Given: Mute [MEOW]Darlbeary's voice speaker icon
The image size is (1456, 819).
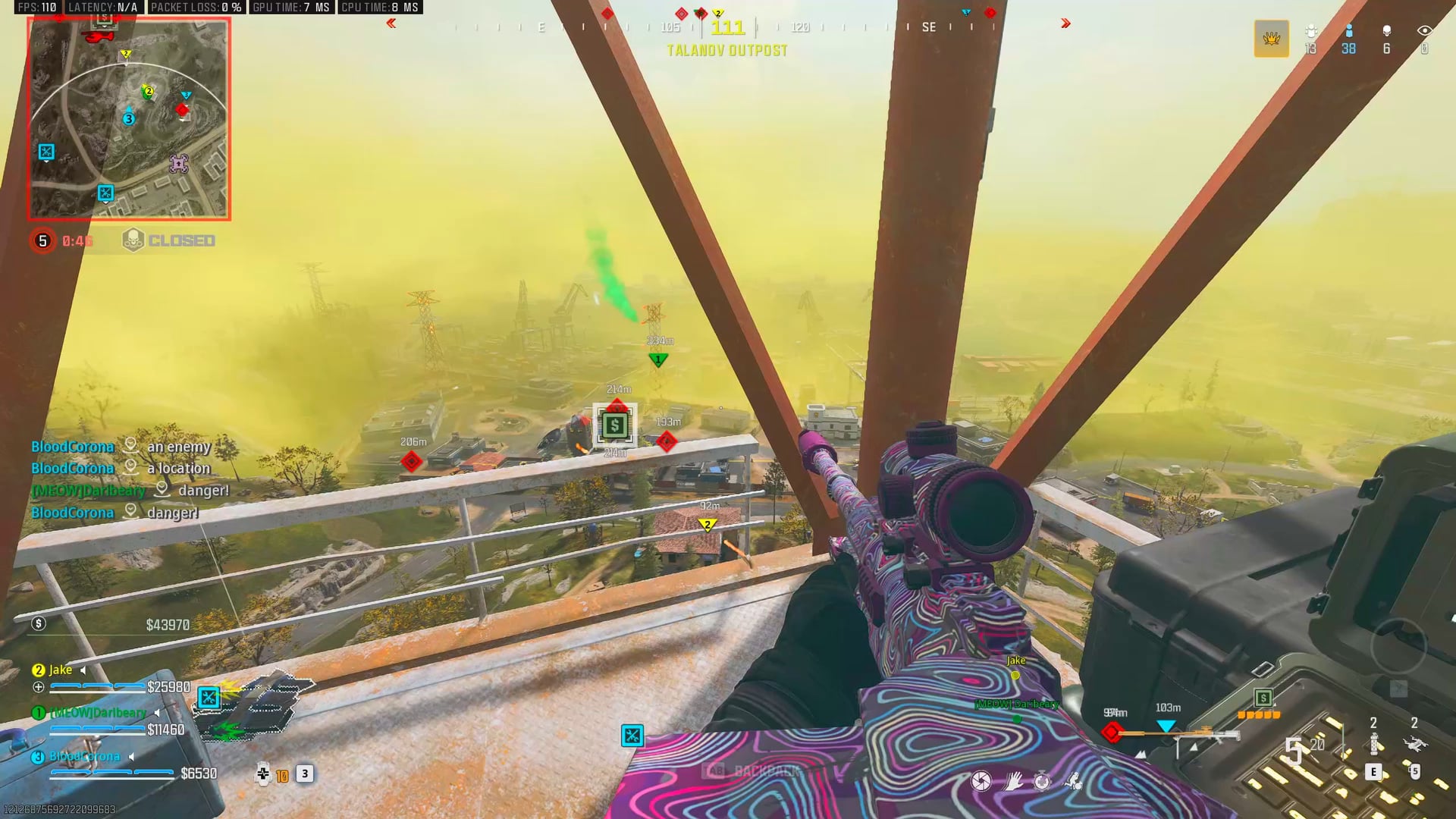Looking at the screenshot, I should pos(157,713).
